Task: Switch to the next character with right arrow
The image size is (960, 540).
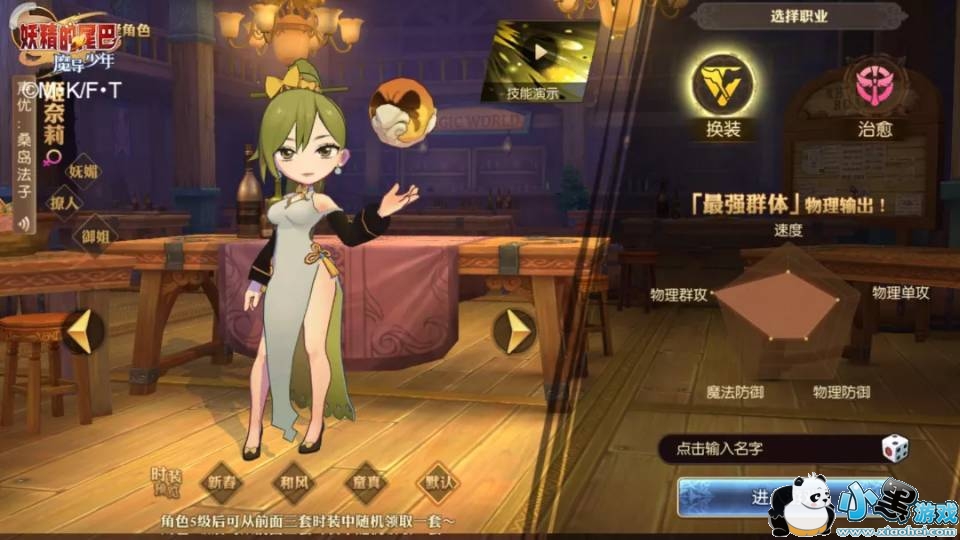Action: 518,331
